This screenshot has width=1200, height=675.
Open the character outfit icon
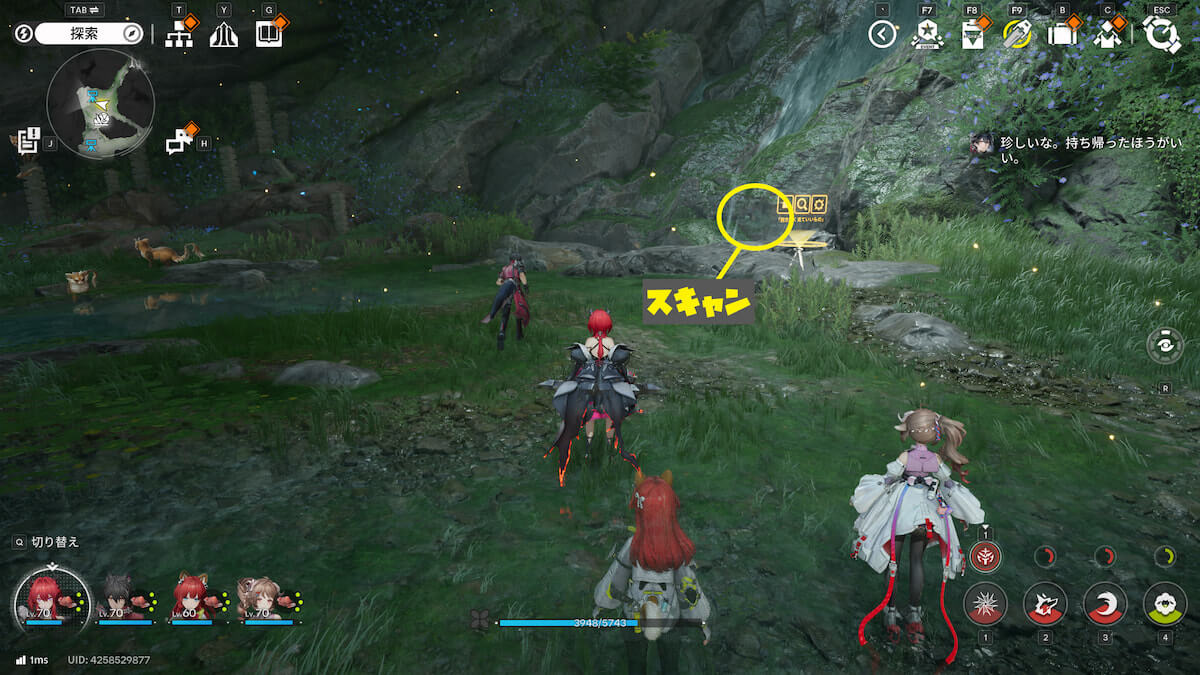1107,35
